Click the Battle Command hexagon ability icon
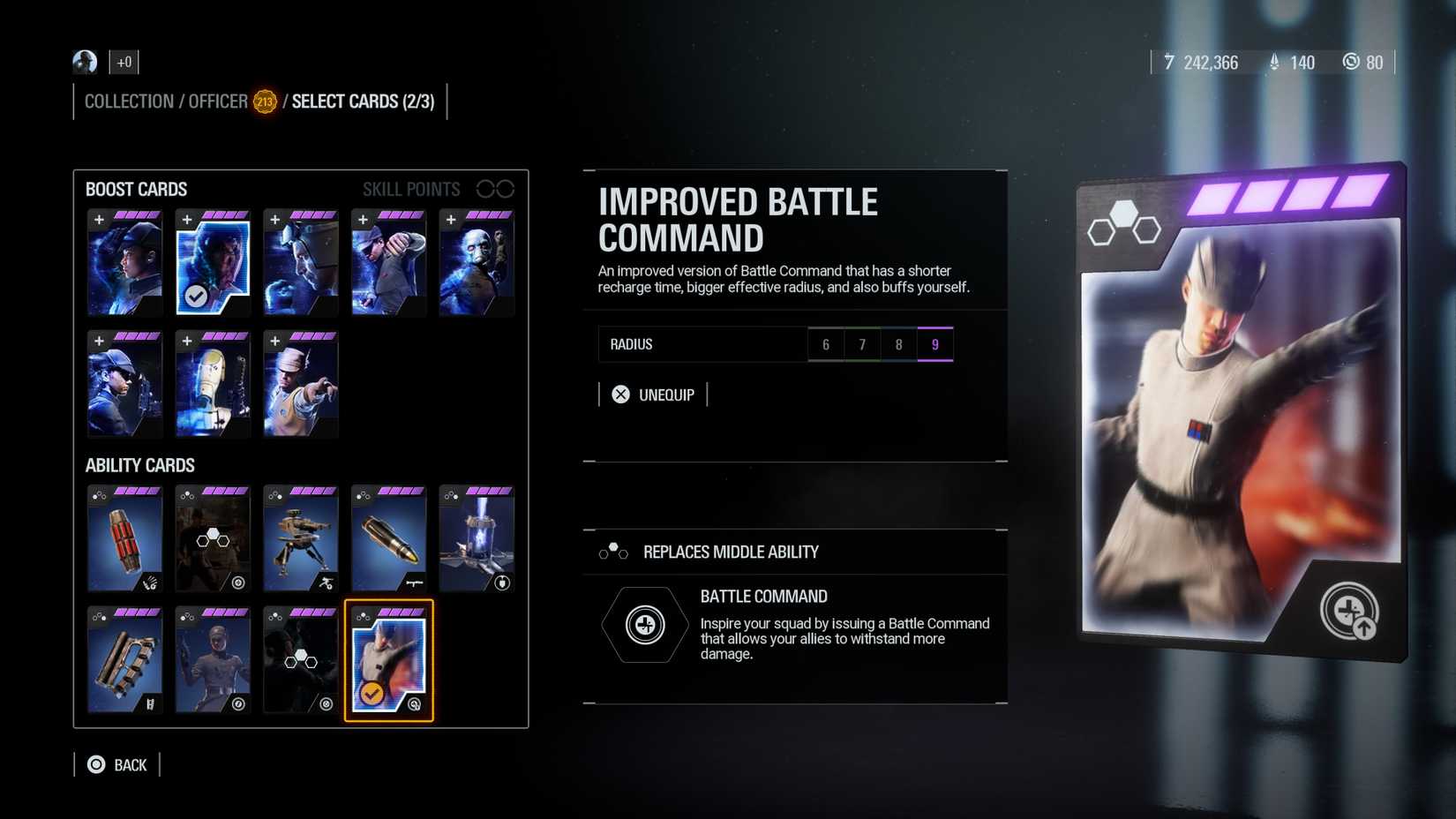 click(645, 624)
